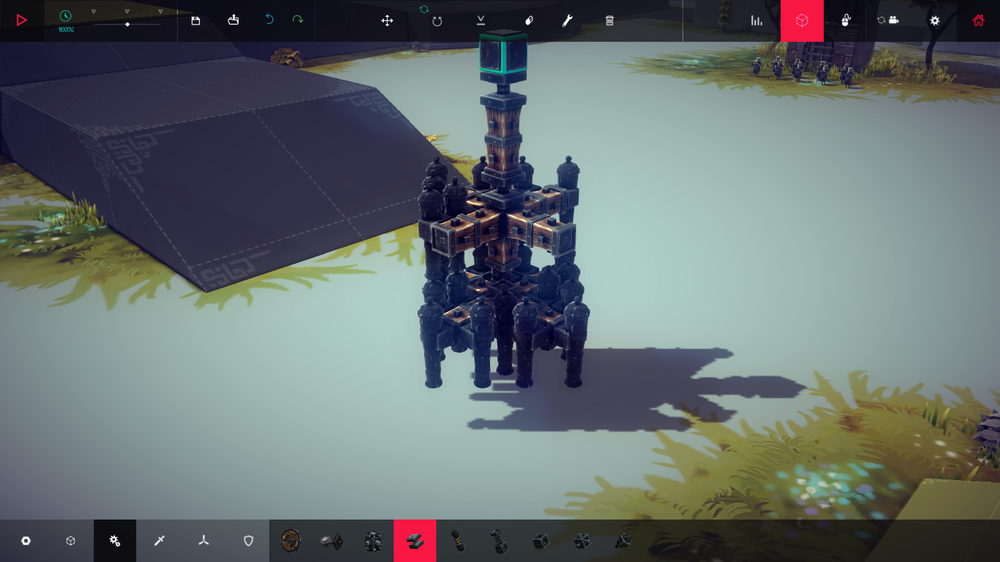
Task: Choose the rotate machine tool
Action: 437,20
